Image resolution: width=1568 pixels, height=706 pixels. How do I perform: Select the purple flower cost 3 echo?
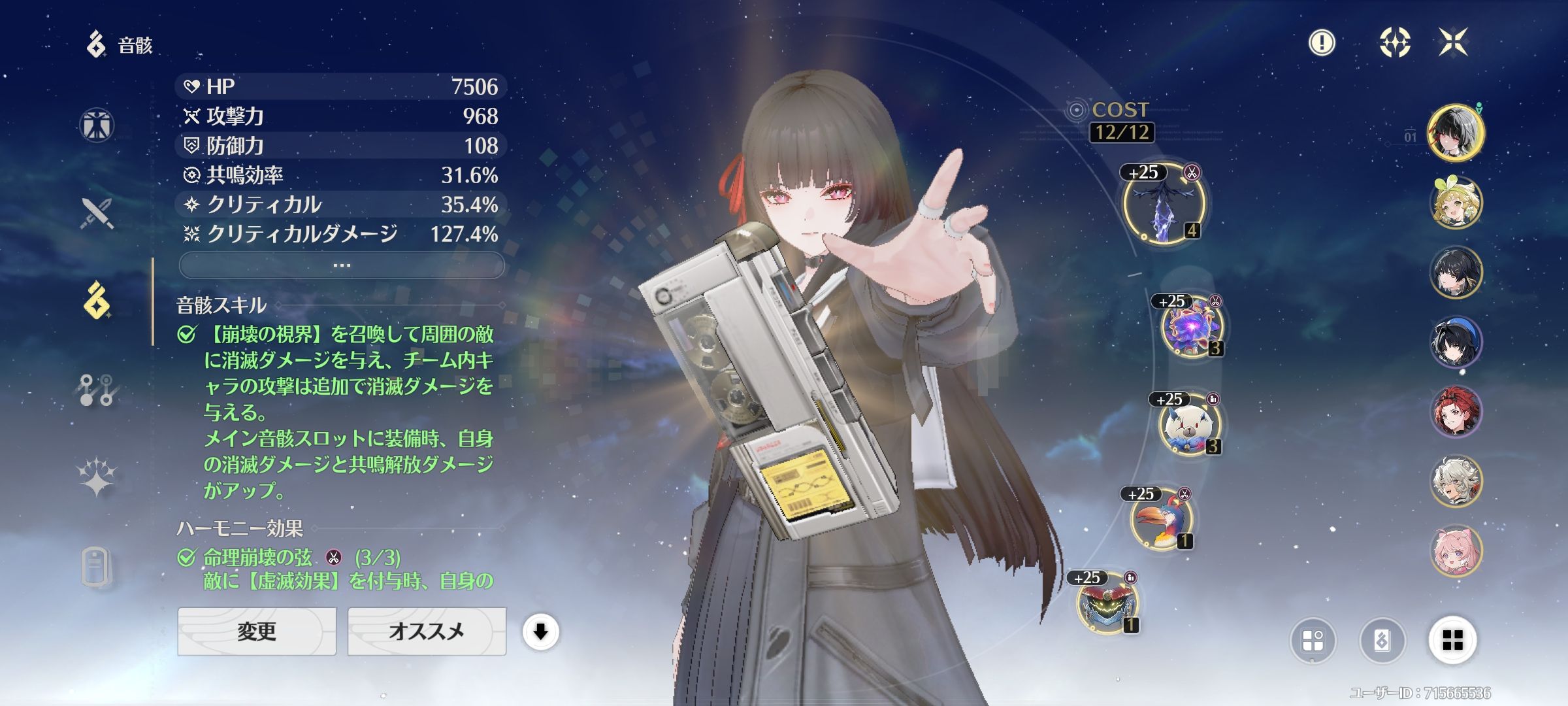(1191, 327)
